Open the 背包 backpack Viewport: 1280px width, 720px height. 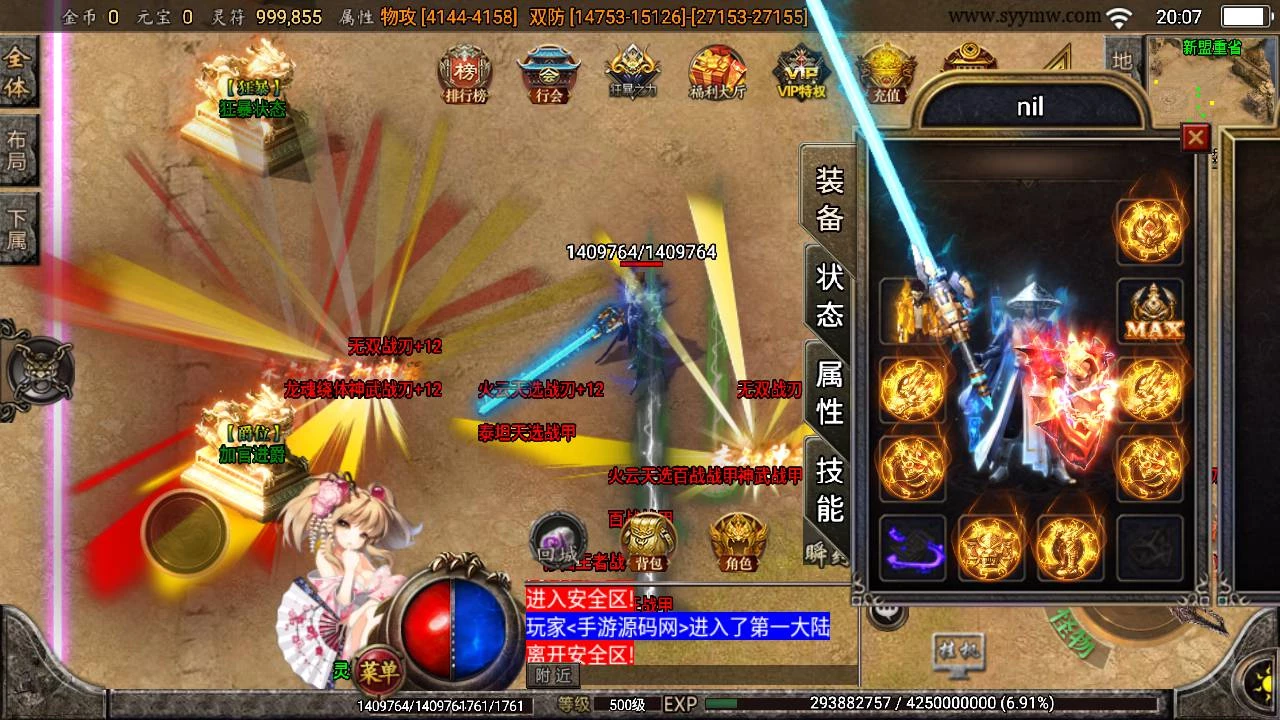649,542
